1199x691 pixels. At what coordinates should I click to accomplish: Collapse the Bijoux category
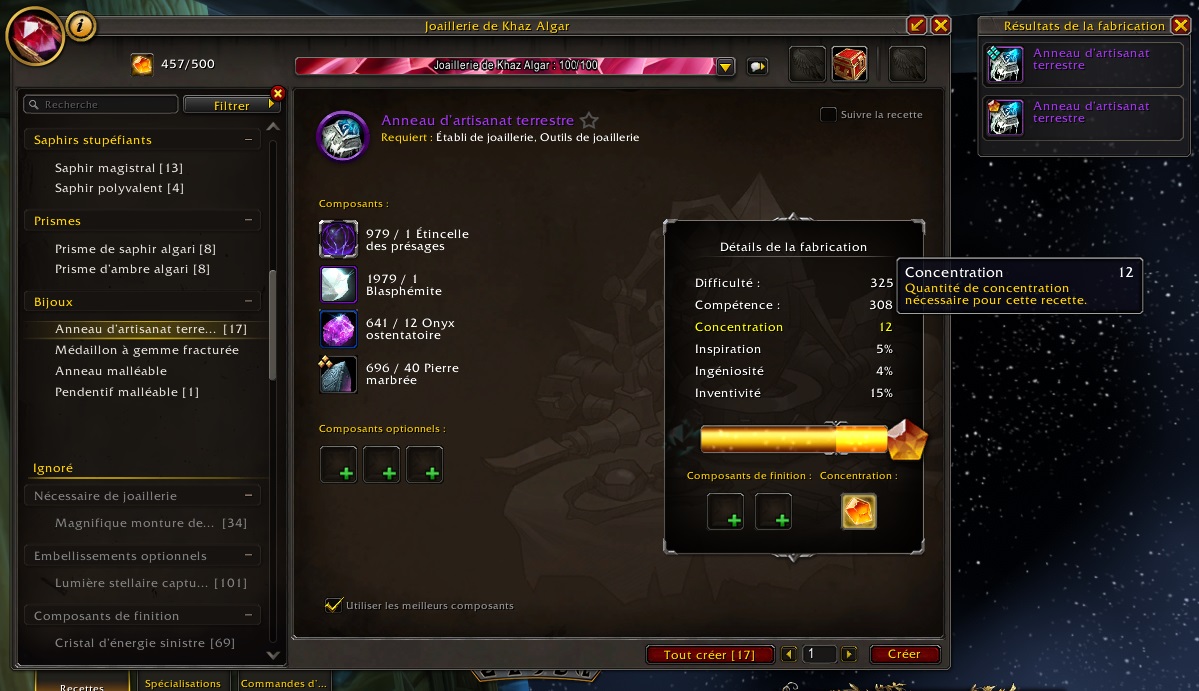(x=248, y=301)
